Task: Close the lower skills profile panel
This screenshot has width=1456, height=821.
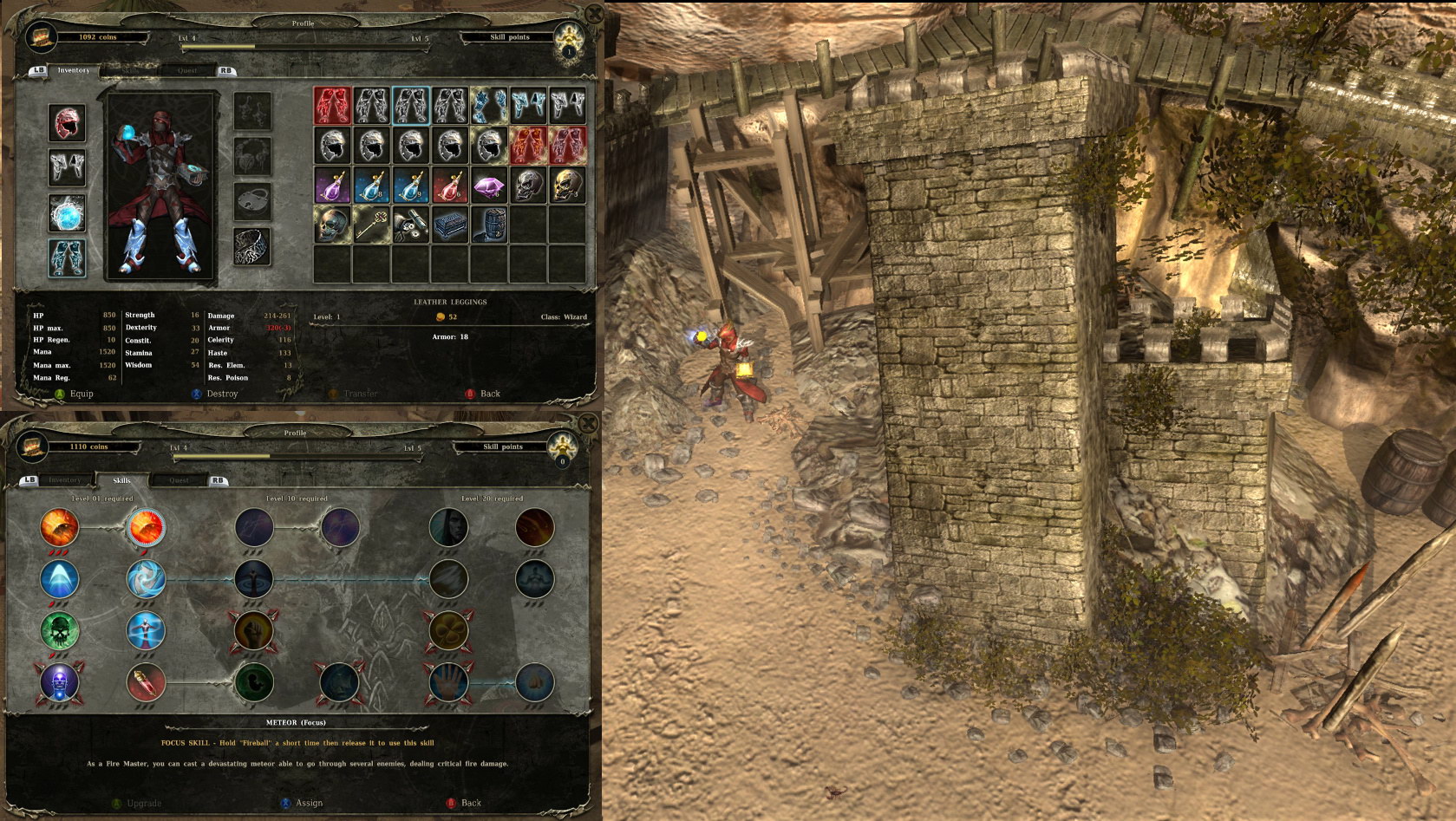Action: [x=588, y=424]
